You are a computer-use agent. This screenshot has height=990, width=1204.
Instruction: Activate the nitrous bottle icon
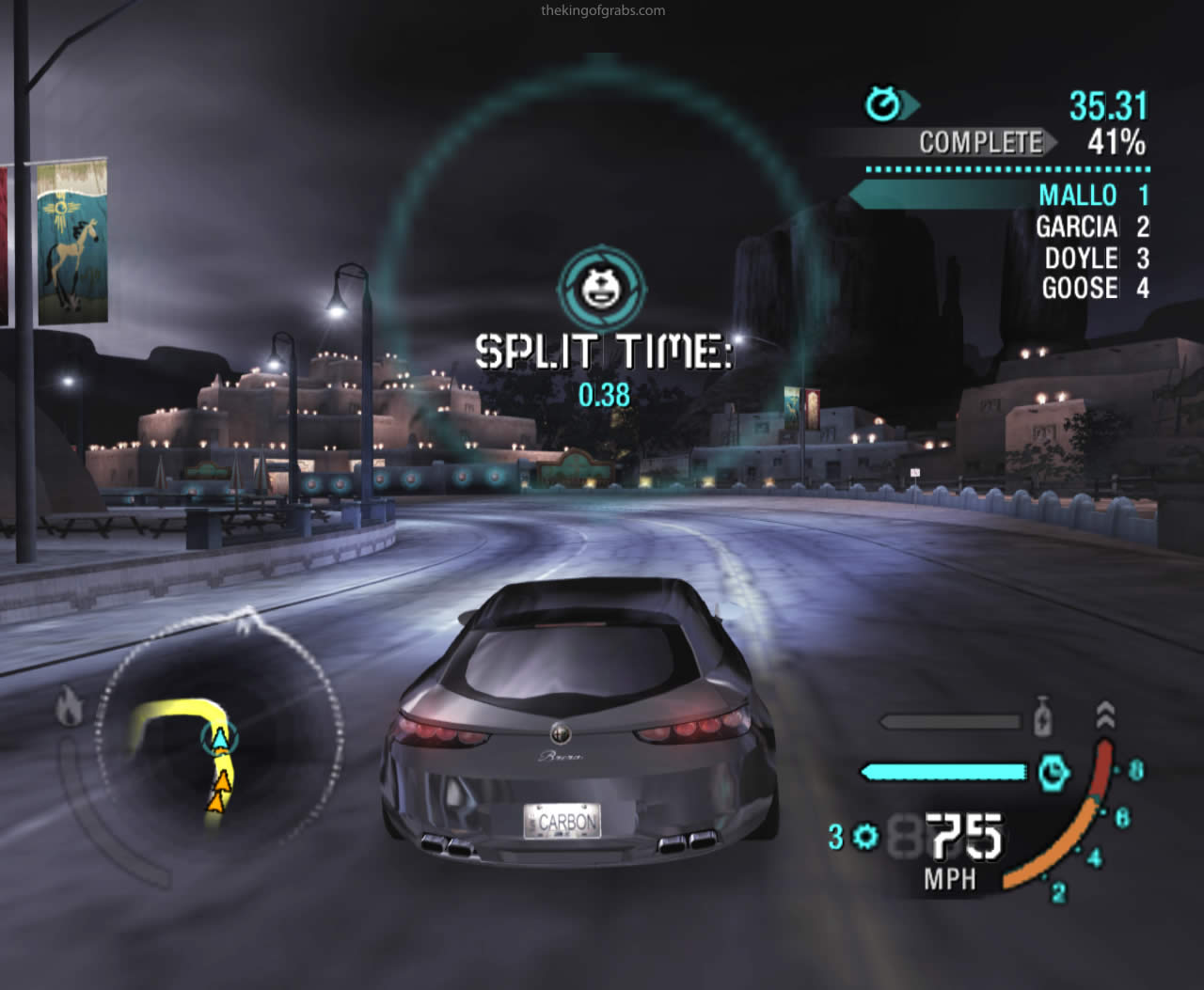pyautogui.click(x=1042, y=717)
